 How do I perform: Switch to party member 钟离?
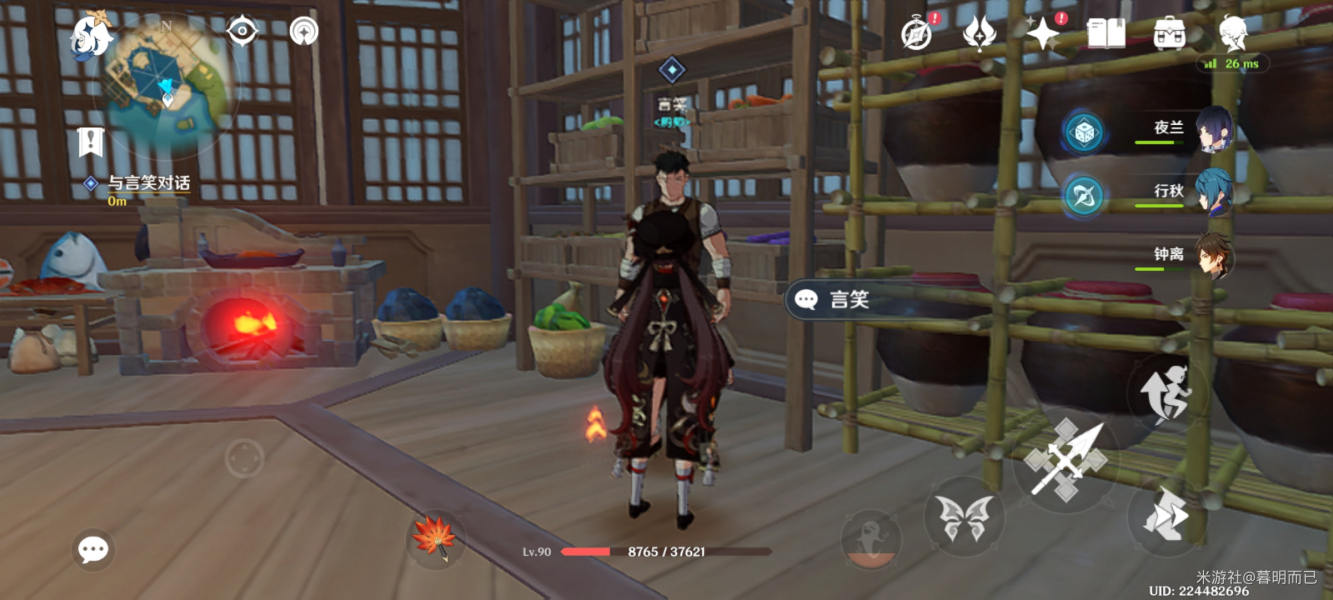tap(1213, 257)
